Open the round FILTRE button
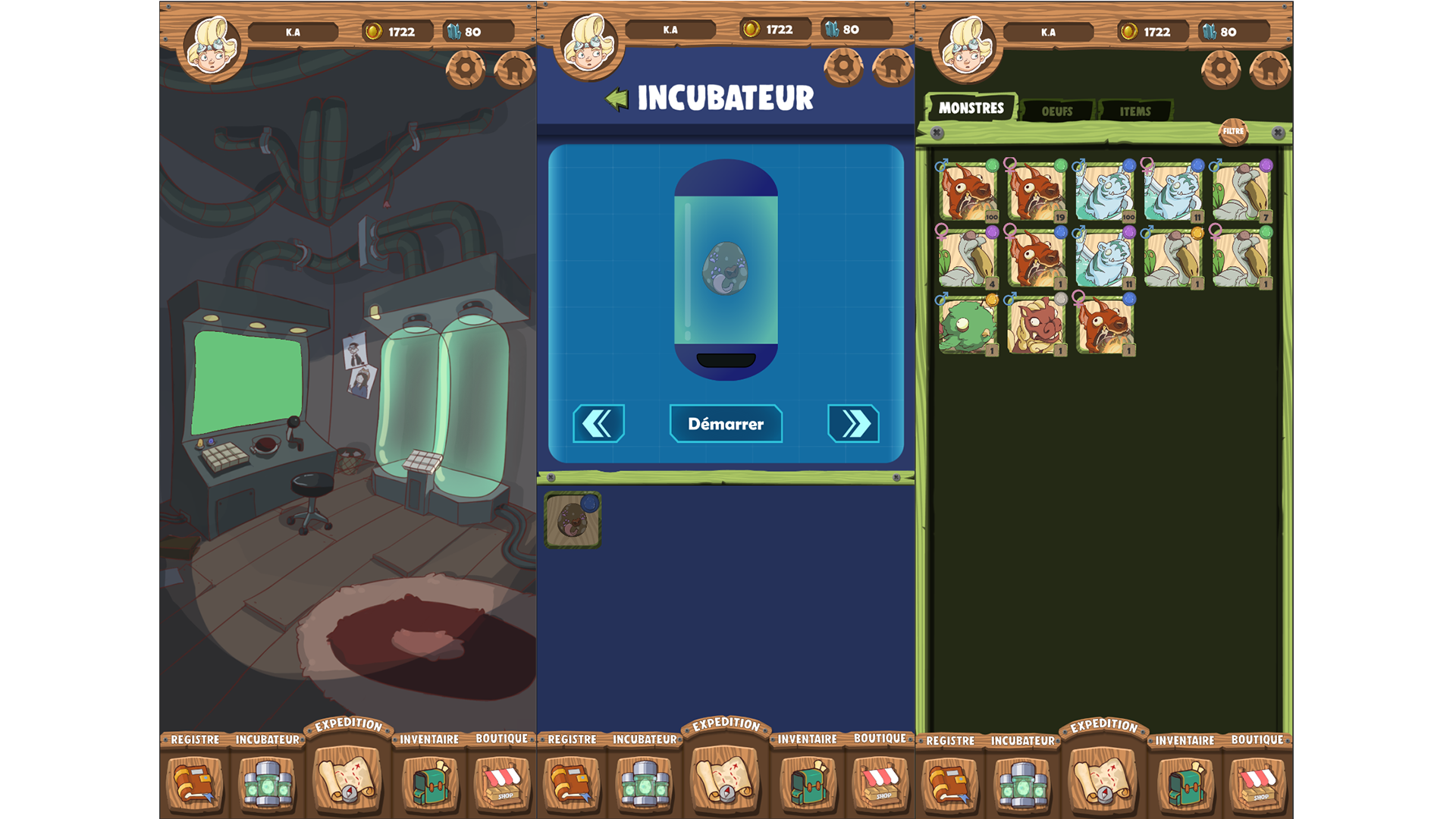This screenshot has width=1456, height=819. [x=1233, y=131]
